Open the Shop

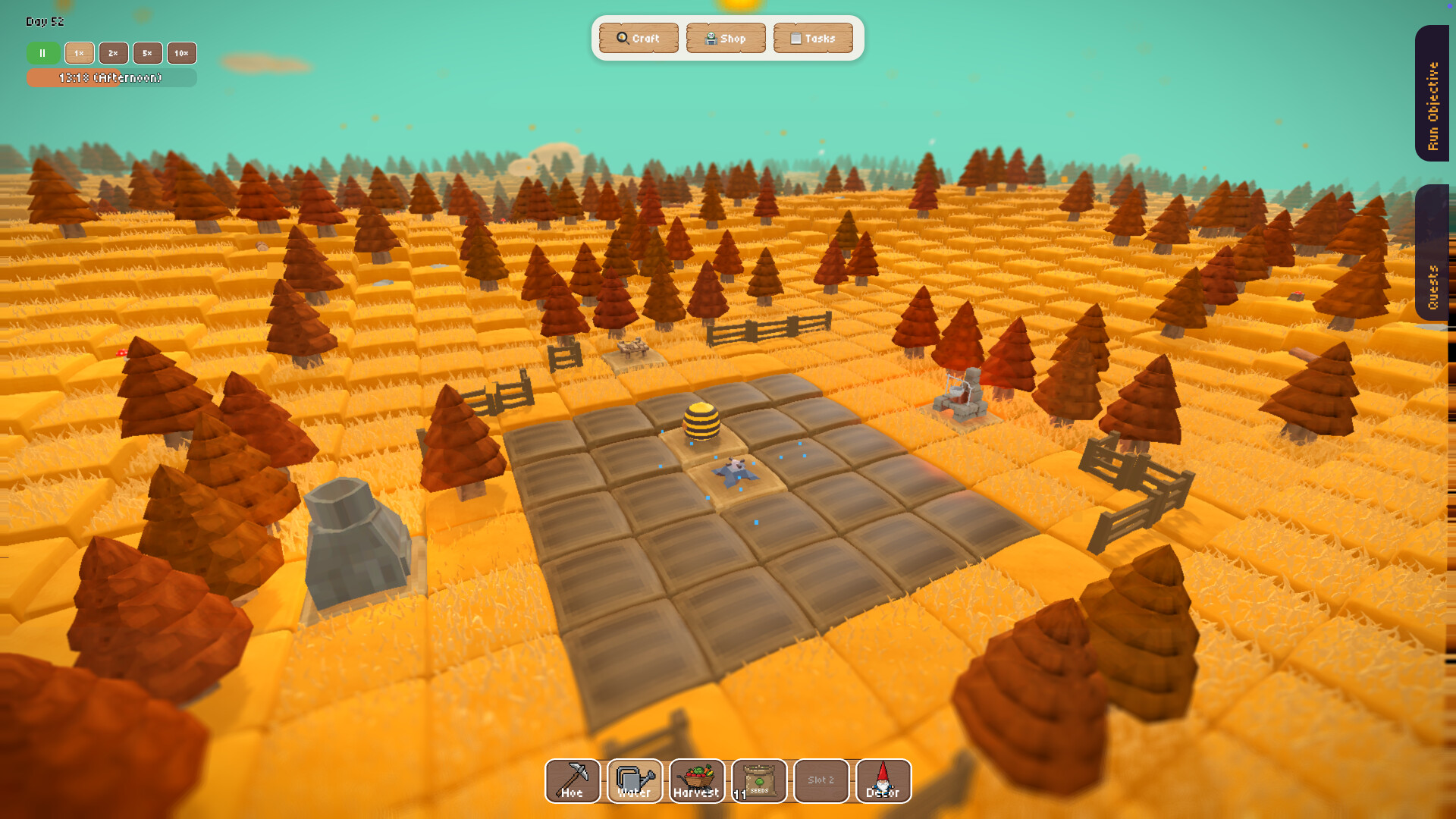tap(726, 38)
